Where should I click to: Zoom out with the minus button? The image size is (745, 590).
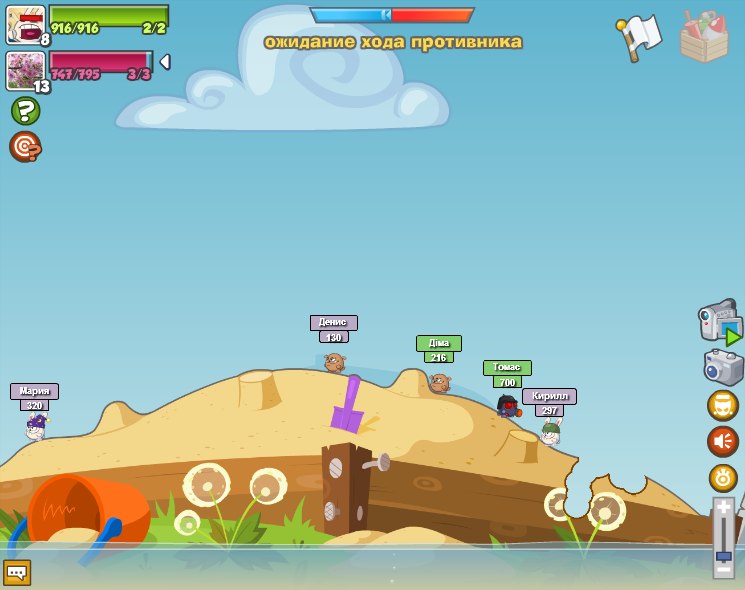coord(723,568)
